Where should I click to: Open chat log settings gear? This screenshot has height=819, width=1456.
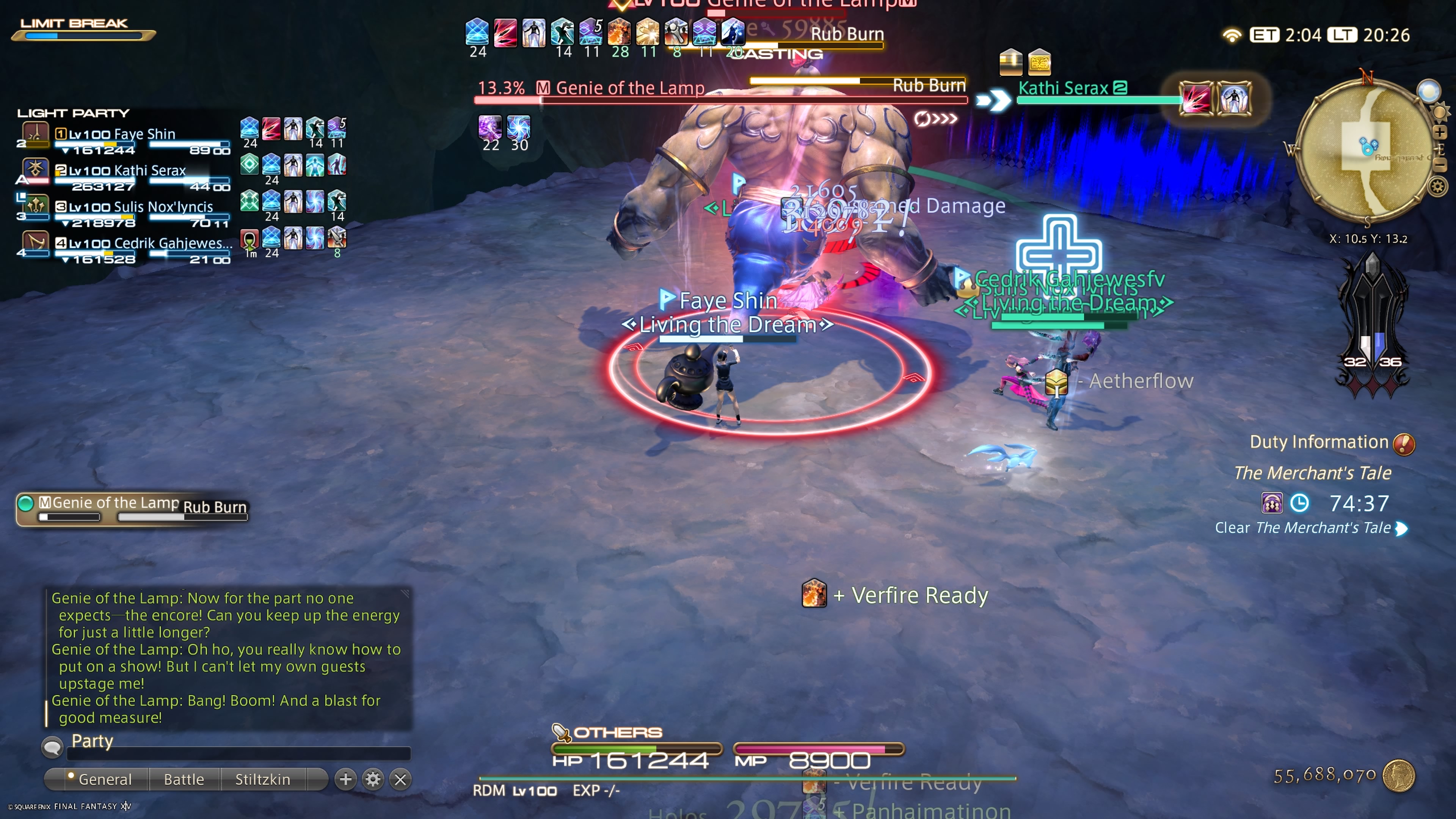point(373,779)
